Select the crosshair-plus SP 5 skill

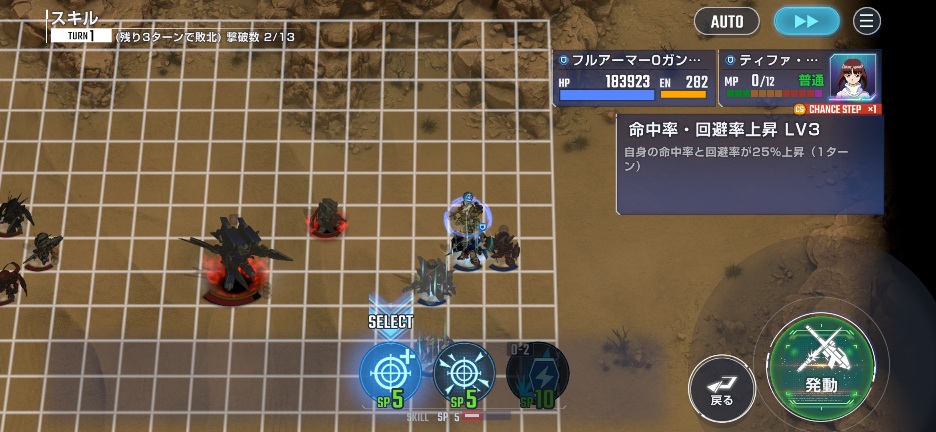[x=390, y=374]
